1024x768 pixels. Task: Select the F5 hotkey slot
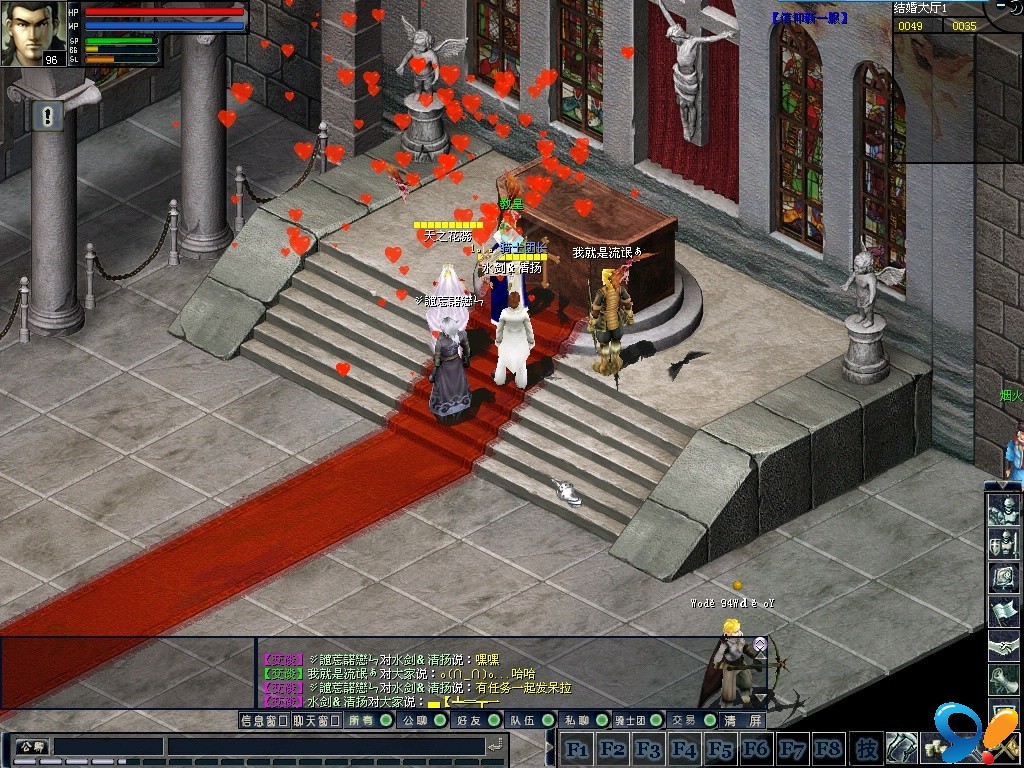720,748
